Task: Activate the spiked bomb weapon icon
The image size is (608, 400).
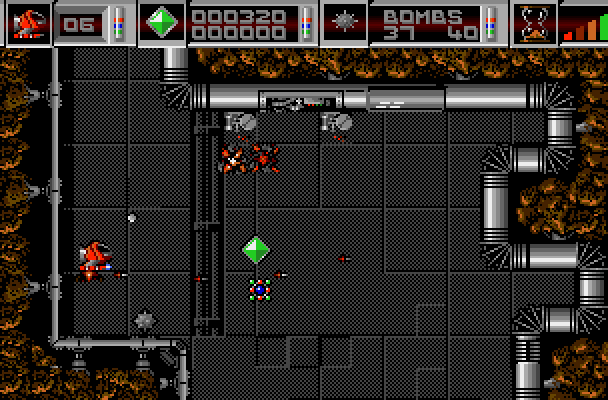Action: click(345, 22)
